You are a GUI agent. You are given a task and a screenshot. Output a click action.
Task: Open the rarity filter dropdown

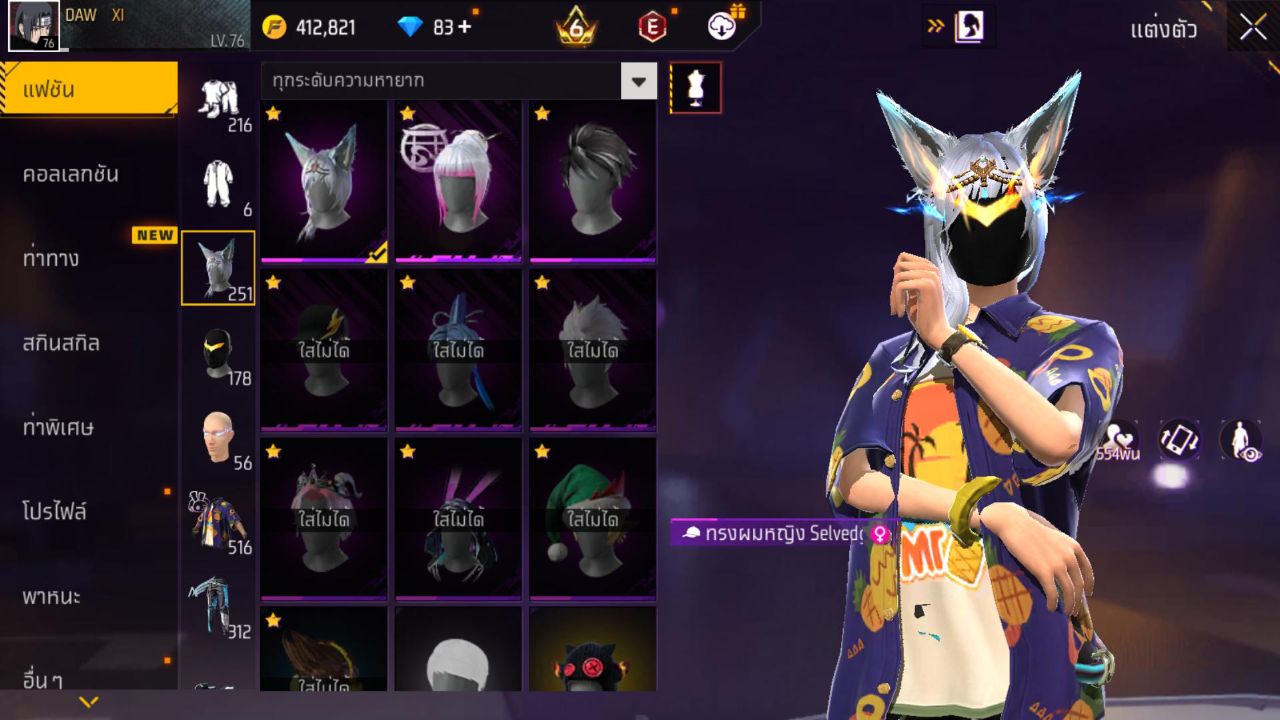point(638,81)
